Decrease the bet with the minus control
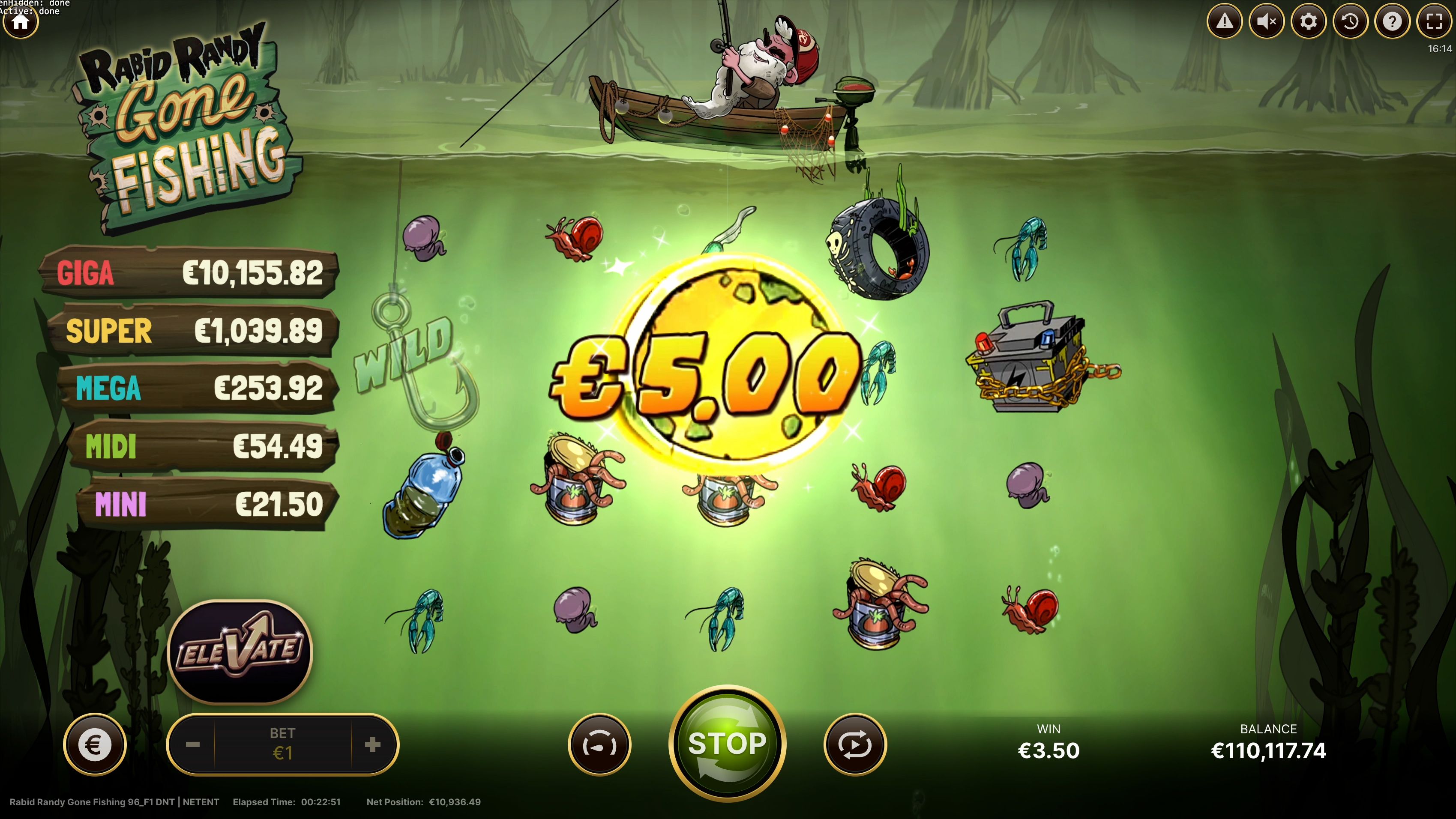The width and height of the screenshot is (1456, 819). click(193, 744)
